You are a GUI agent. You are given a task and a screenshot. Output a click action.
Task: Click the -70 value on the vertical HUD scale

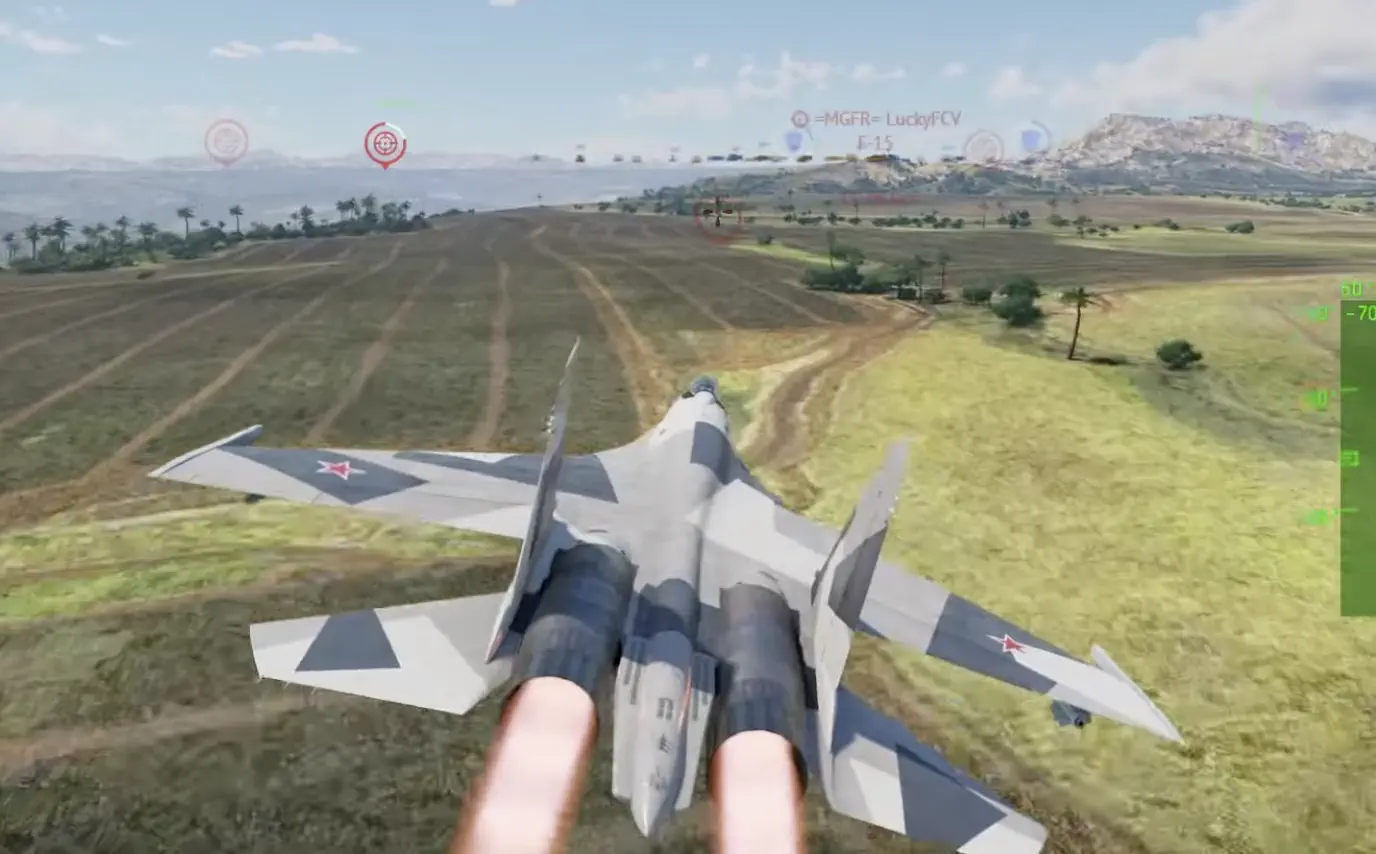coord(1358,313)
